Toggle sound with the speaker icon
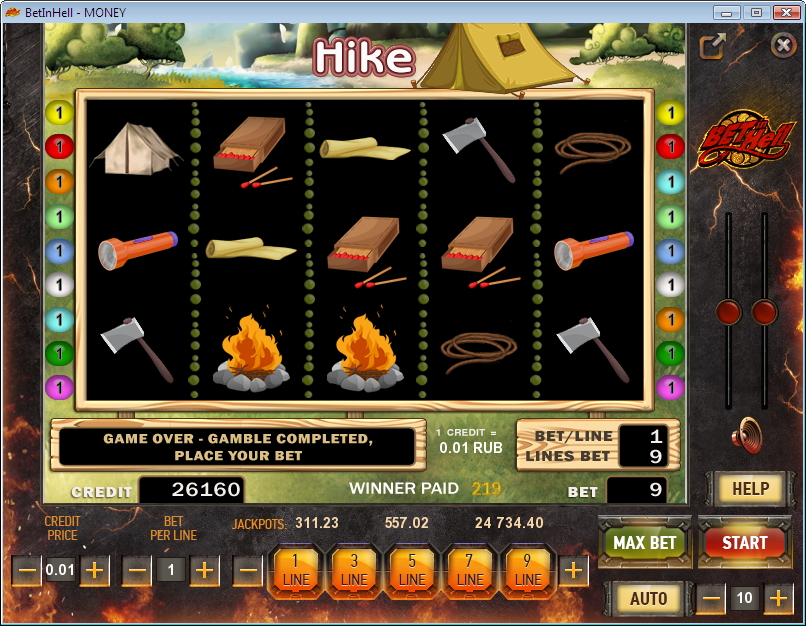 click(x=746, y=436)
